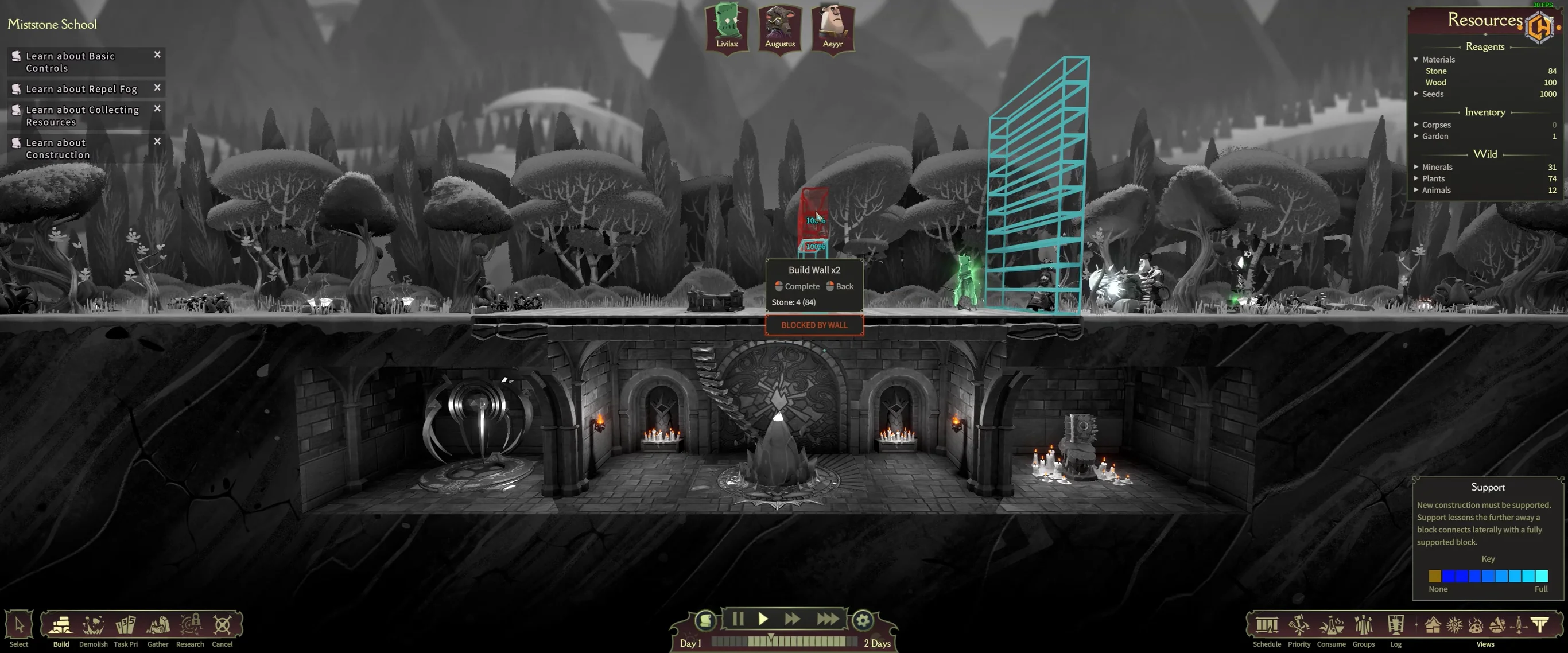
Task: Open the Learn about Construction tutorial
Action: point(58,149)
